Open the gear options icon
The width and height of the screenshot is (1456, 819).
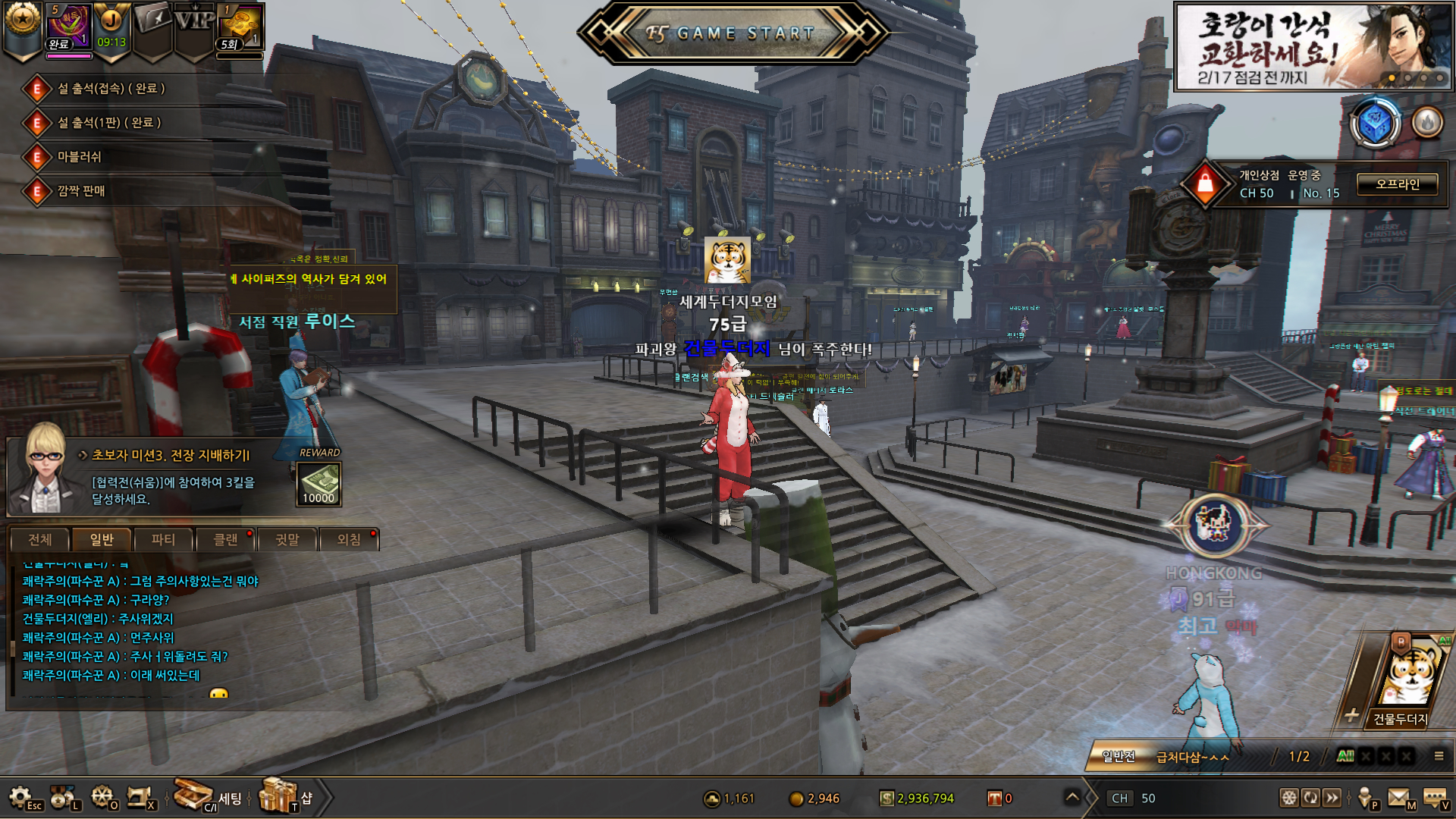coord(20,797)
